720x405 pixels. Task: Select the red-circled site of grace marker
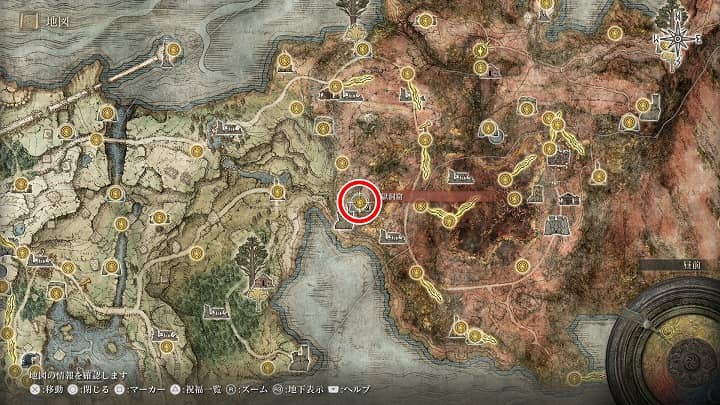coord(358,201)
